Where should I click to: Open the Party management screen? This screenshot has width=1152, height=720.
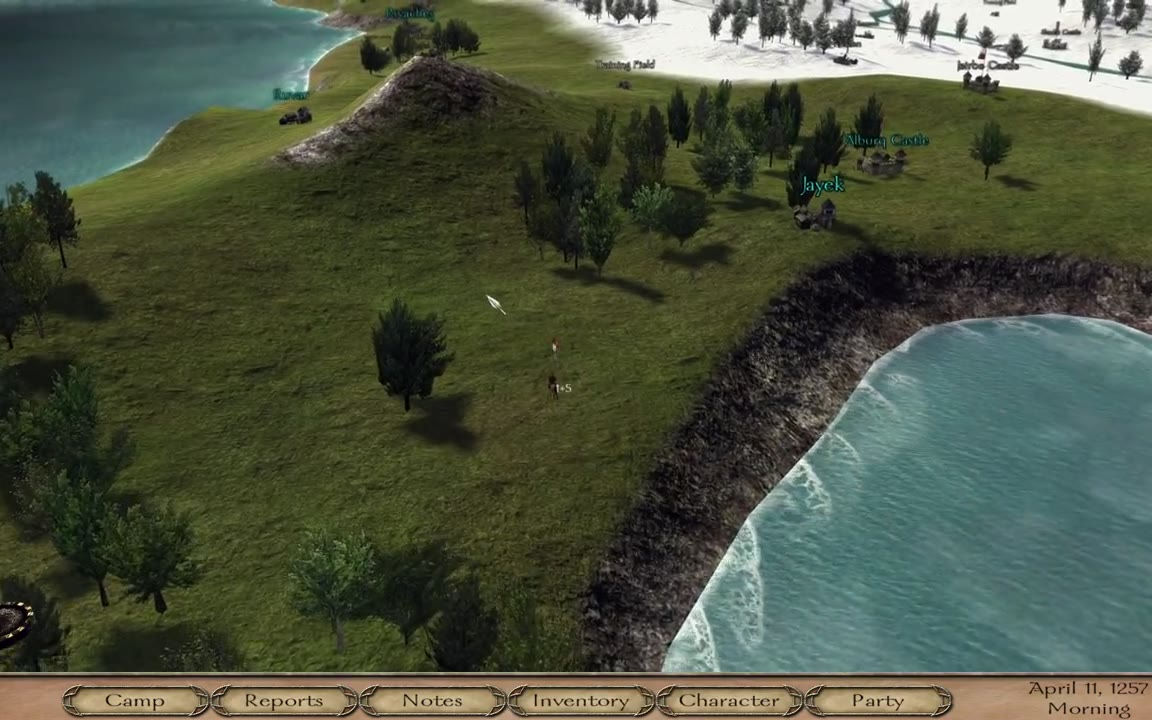(x=877, y=701)
